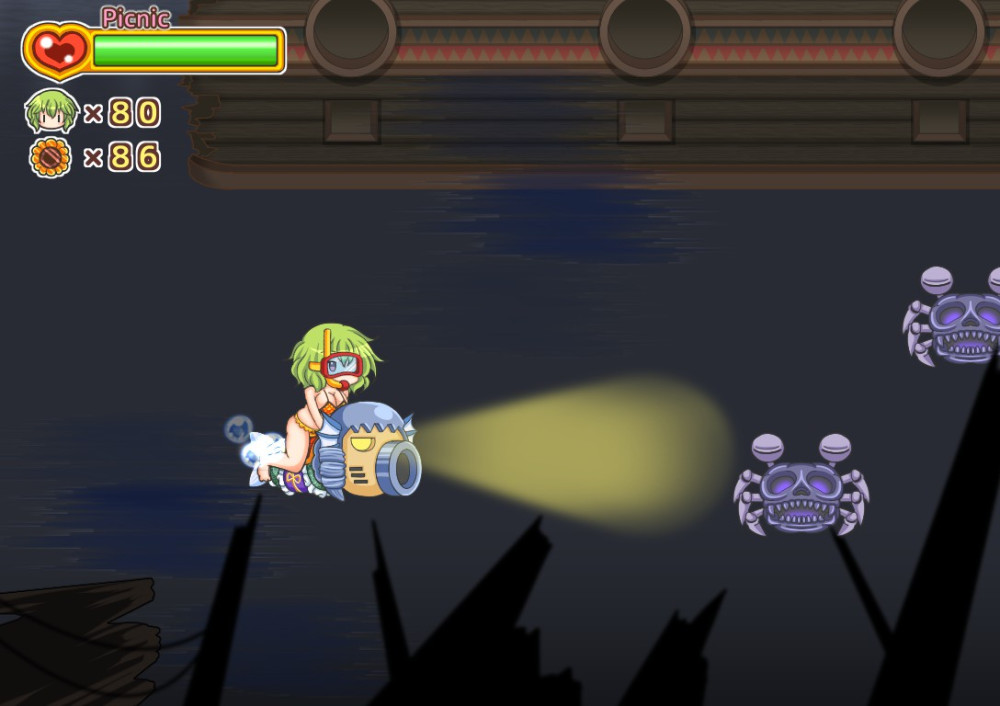Select the green-haired character lives icon
This screenshot has width=1000, height=706.
point(51,111)
